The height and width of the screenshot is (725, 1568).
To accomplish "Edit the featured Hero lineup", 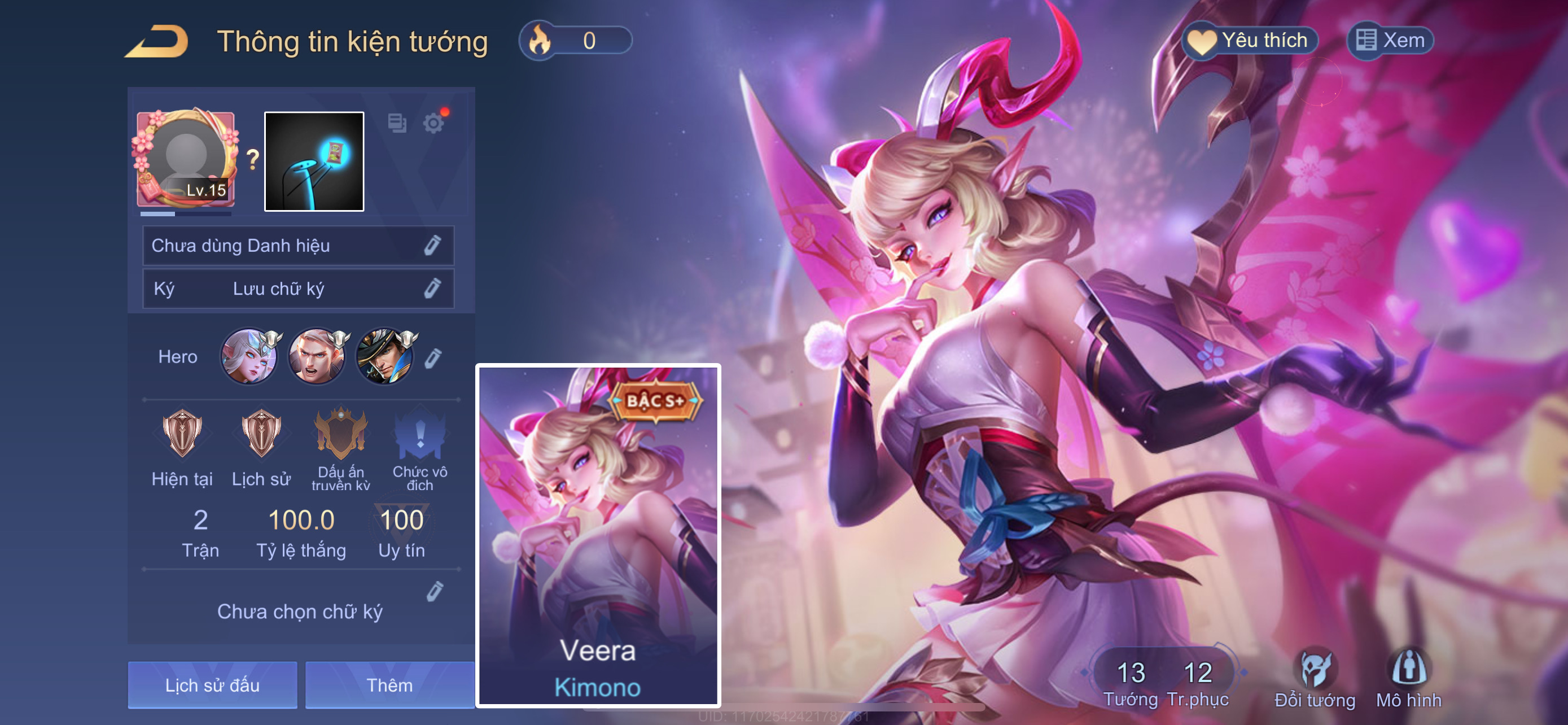I will click(x=433, y=358).
